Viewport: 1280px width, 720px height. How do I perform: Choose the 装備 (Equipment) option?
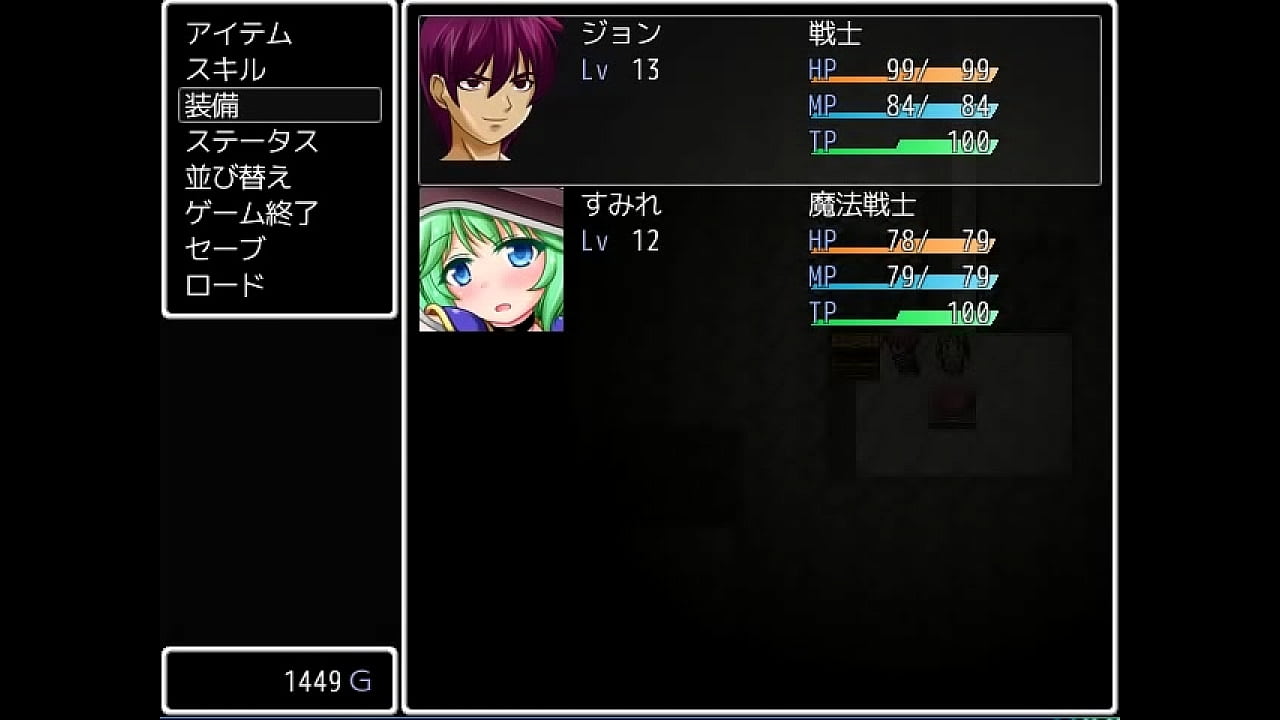[279, 105]
